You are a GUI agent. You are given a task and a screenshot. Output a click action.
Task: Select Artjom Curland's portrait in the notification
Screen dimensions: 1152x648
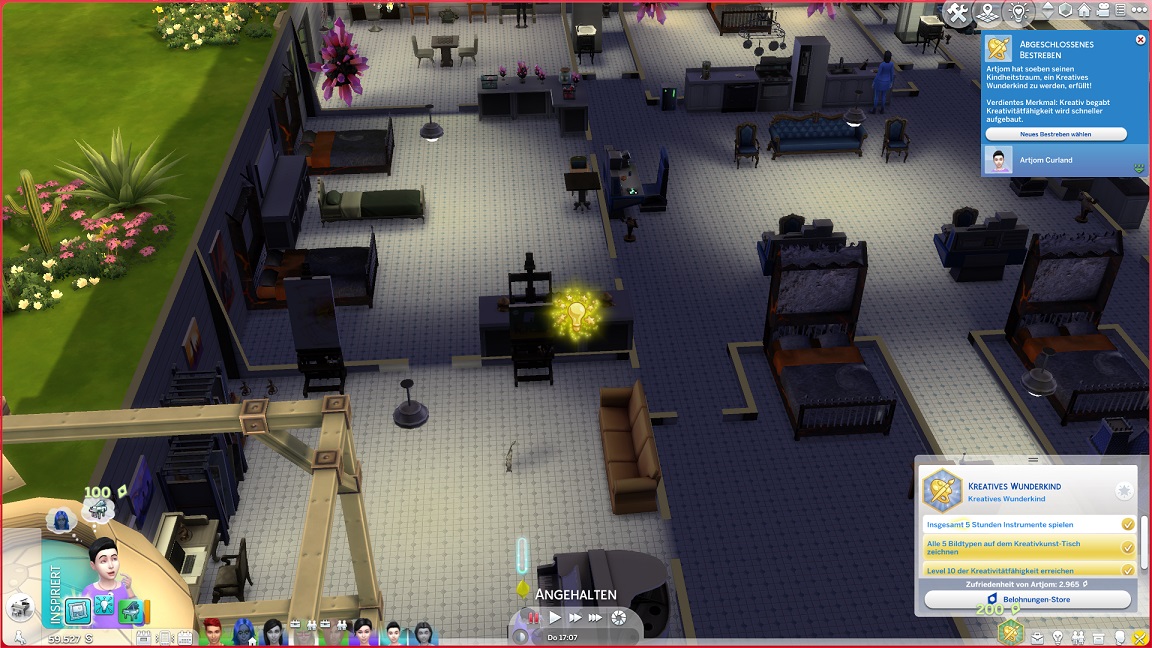[x=998, y=160]
